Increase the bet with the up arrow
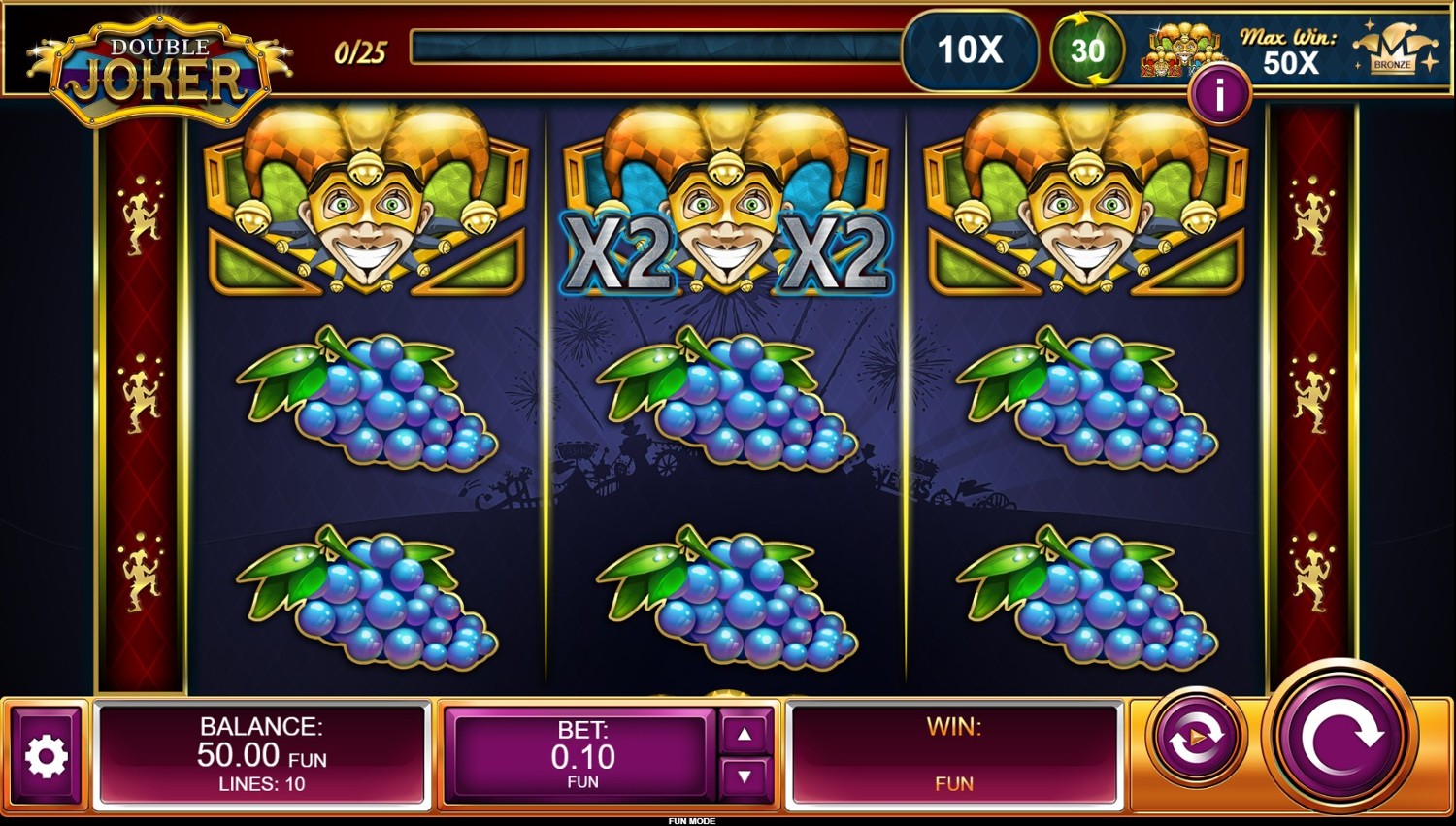The image size is (1456, 826). click(x=745, y=735)
